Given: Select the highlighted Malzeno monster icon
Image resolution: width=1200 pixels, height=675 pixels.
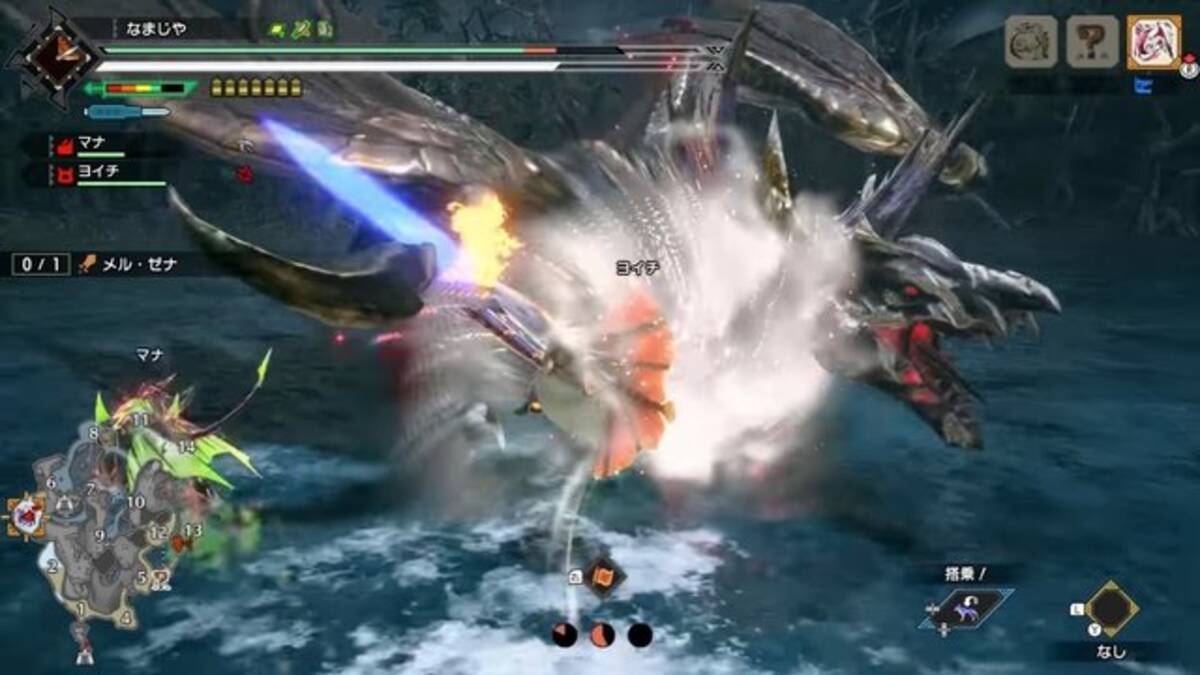Looking at the screenshot, I should tap(1153, 42).
